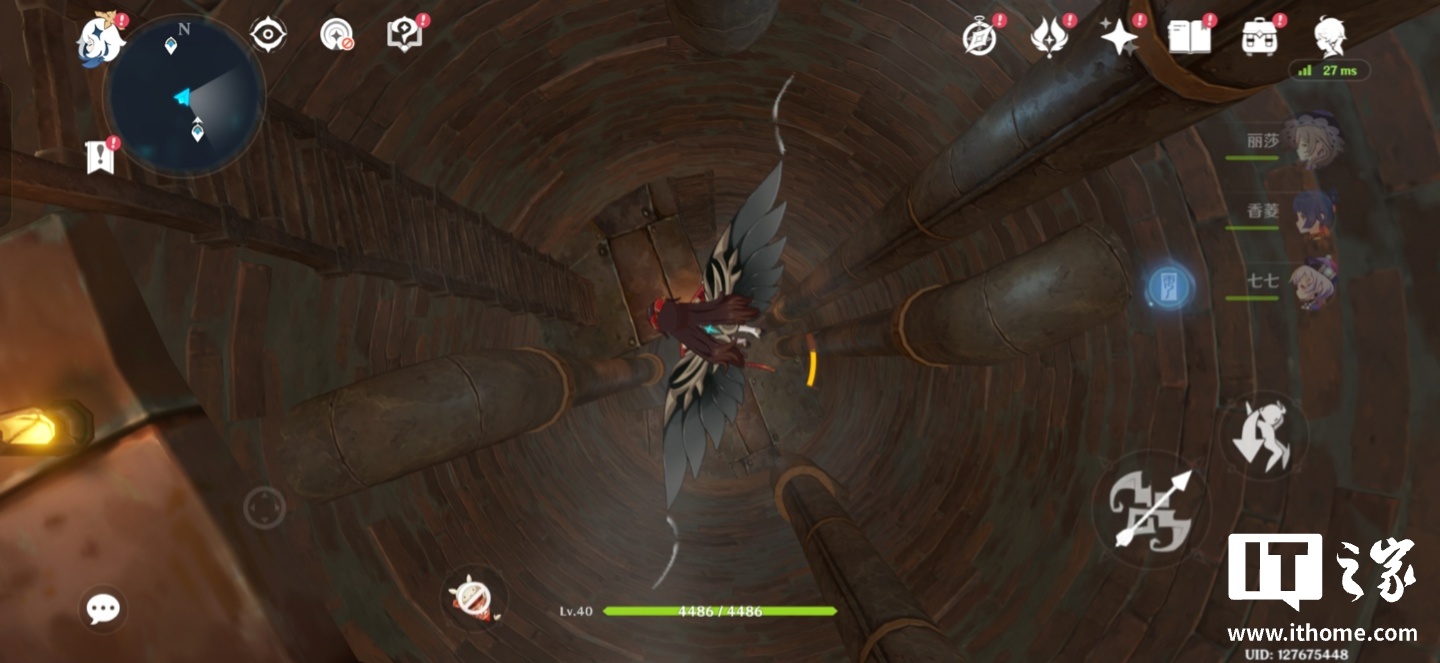The height and width of the screenshot is (663, 1440).
Task: Open the bookmark icon below minimap
Action: pos(100,158)
